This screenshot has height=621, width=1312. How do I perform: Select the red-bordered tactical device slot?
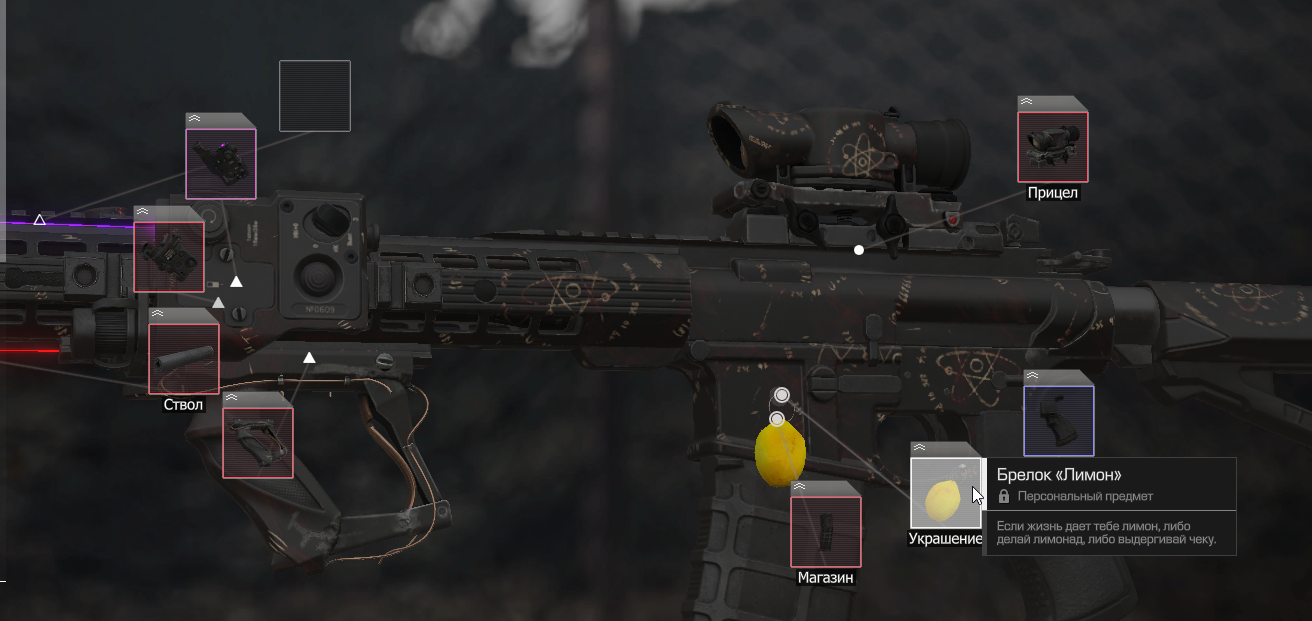pos(169,256)
